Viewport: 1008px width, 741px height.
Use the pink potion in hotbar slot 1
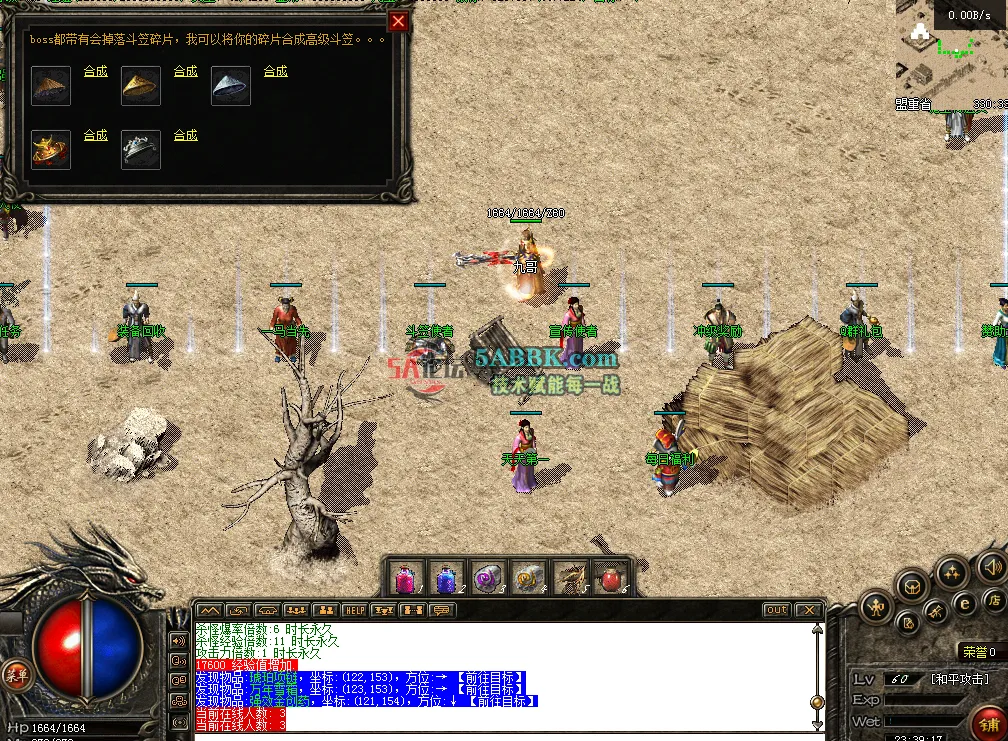pyautogui.click(x=406, y=579)
